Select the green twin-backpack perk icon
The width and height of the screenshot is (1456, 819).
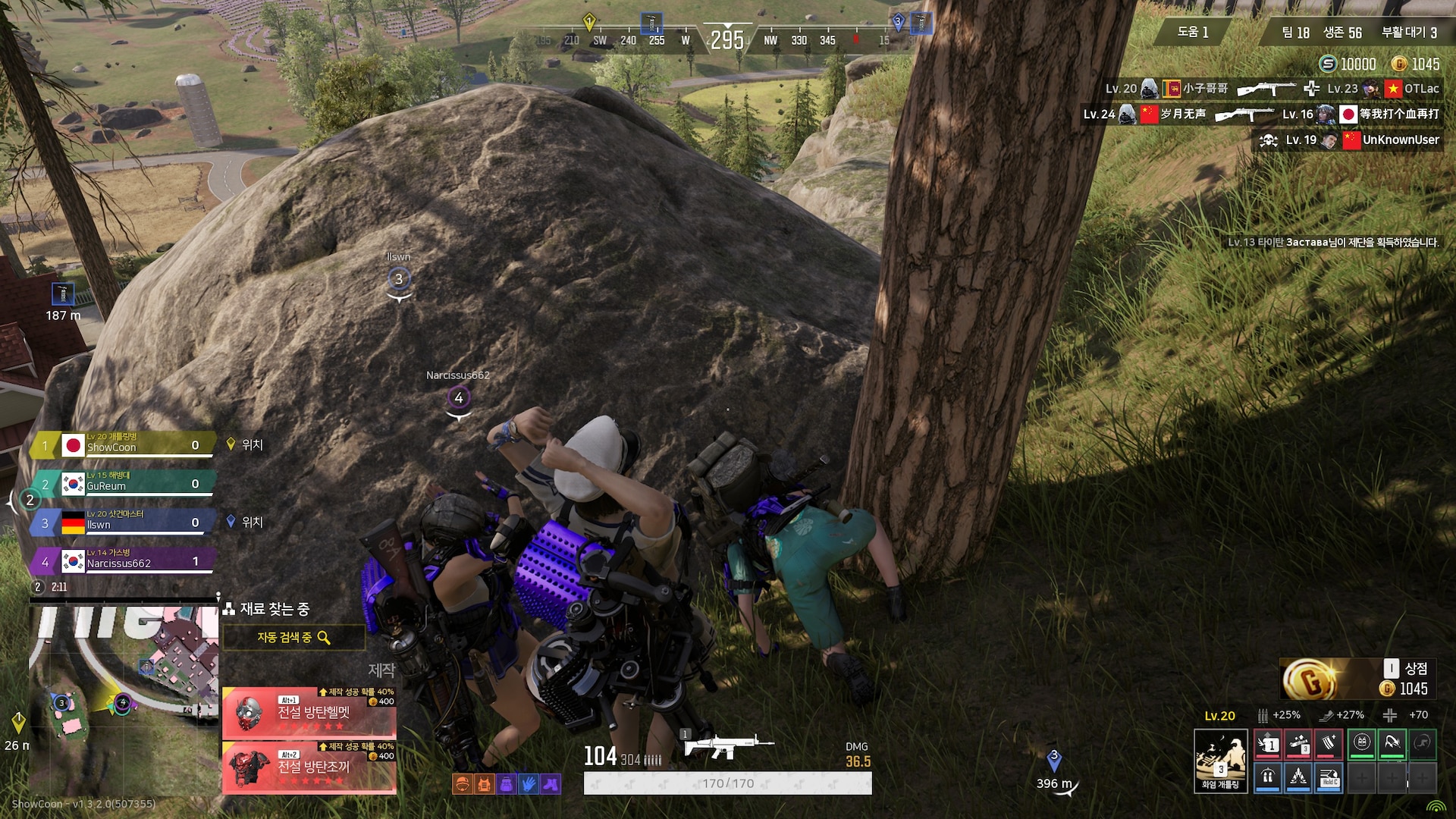pos(1362,744)
